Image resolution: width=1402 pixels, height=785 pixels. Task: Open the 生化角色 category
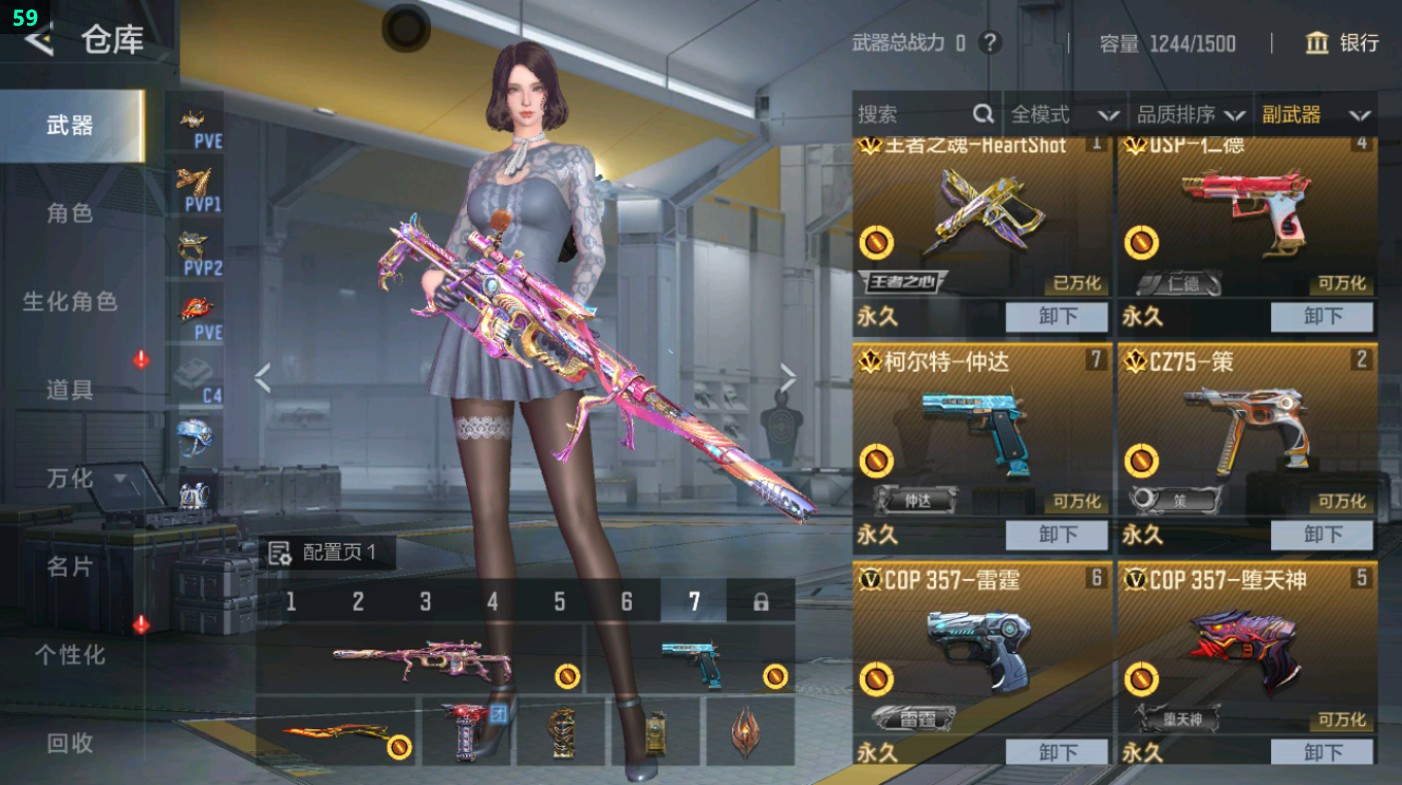tap(70, 301)
